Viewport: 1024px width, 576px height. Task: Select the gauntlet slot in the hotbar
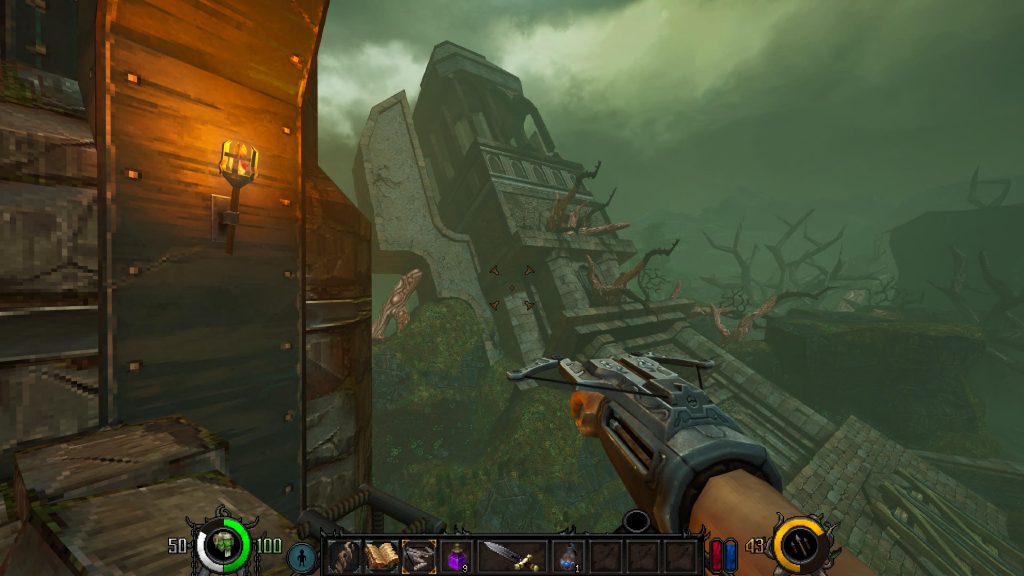(343, 557)
